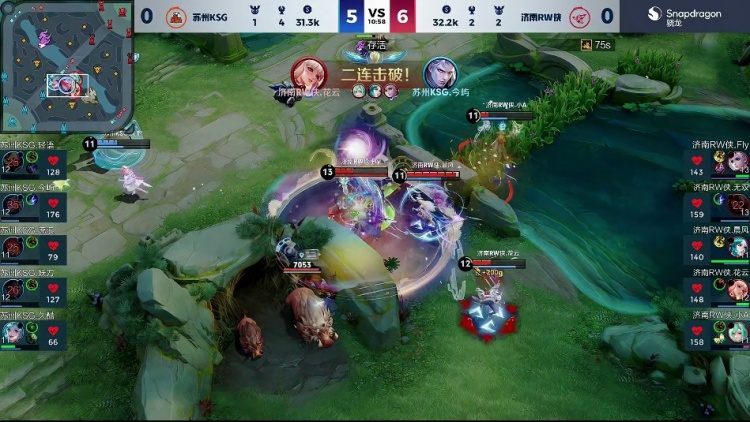Click the 今屿 victim portrait in kill banner
Viewport: 750px width, 422px height.
pyautogui.click(x=438, y=74)
